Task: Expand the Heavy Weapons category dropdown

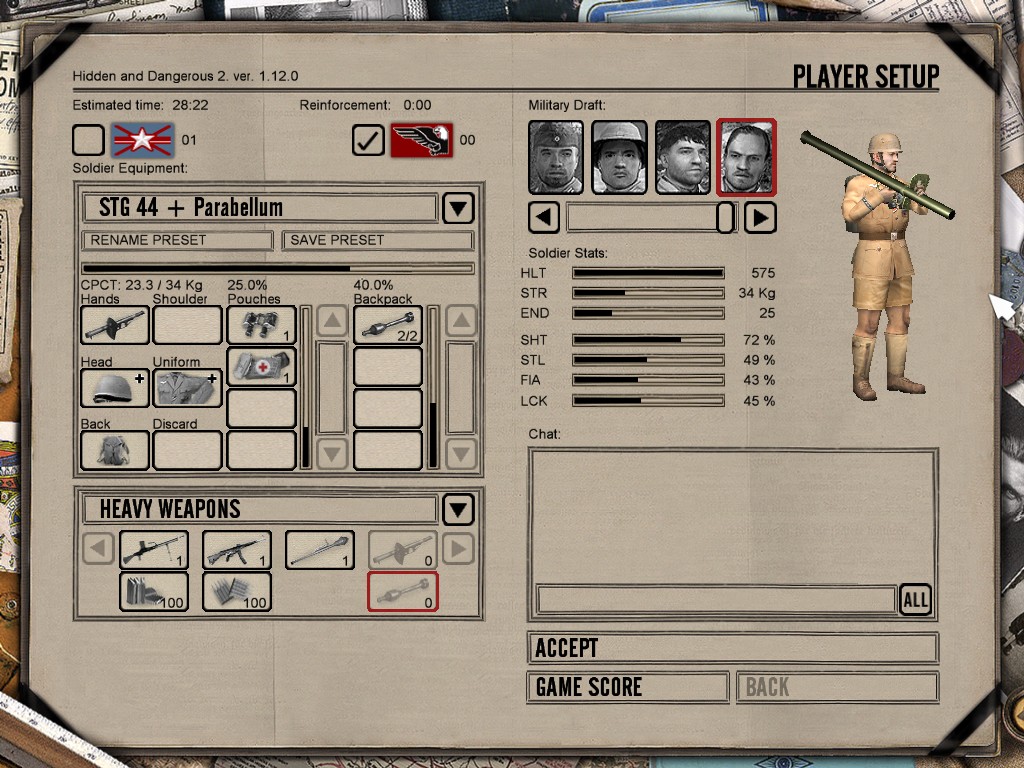Action: coord(458,509)
